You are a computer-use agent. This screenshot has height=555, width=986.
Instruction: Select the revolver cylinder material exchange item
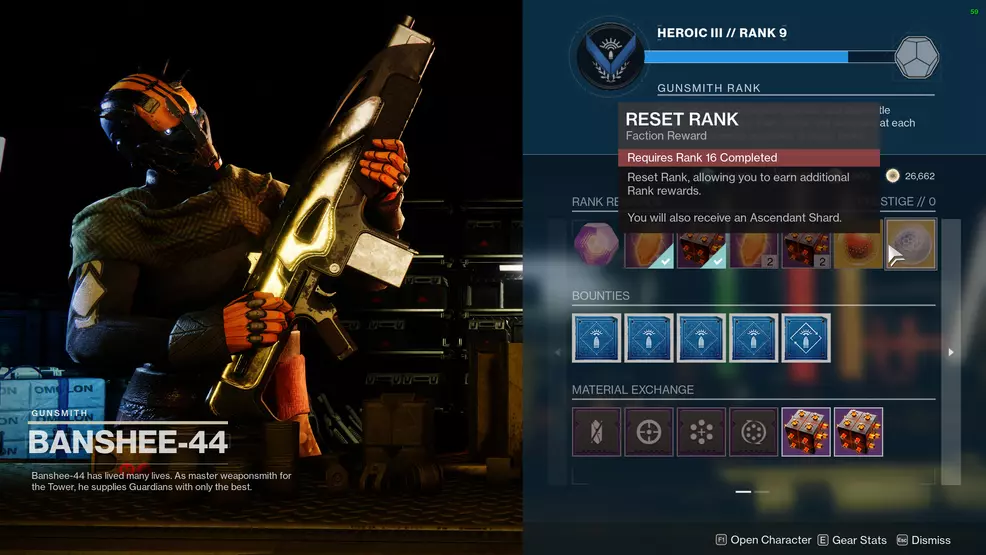click(x=754, y=431)
